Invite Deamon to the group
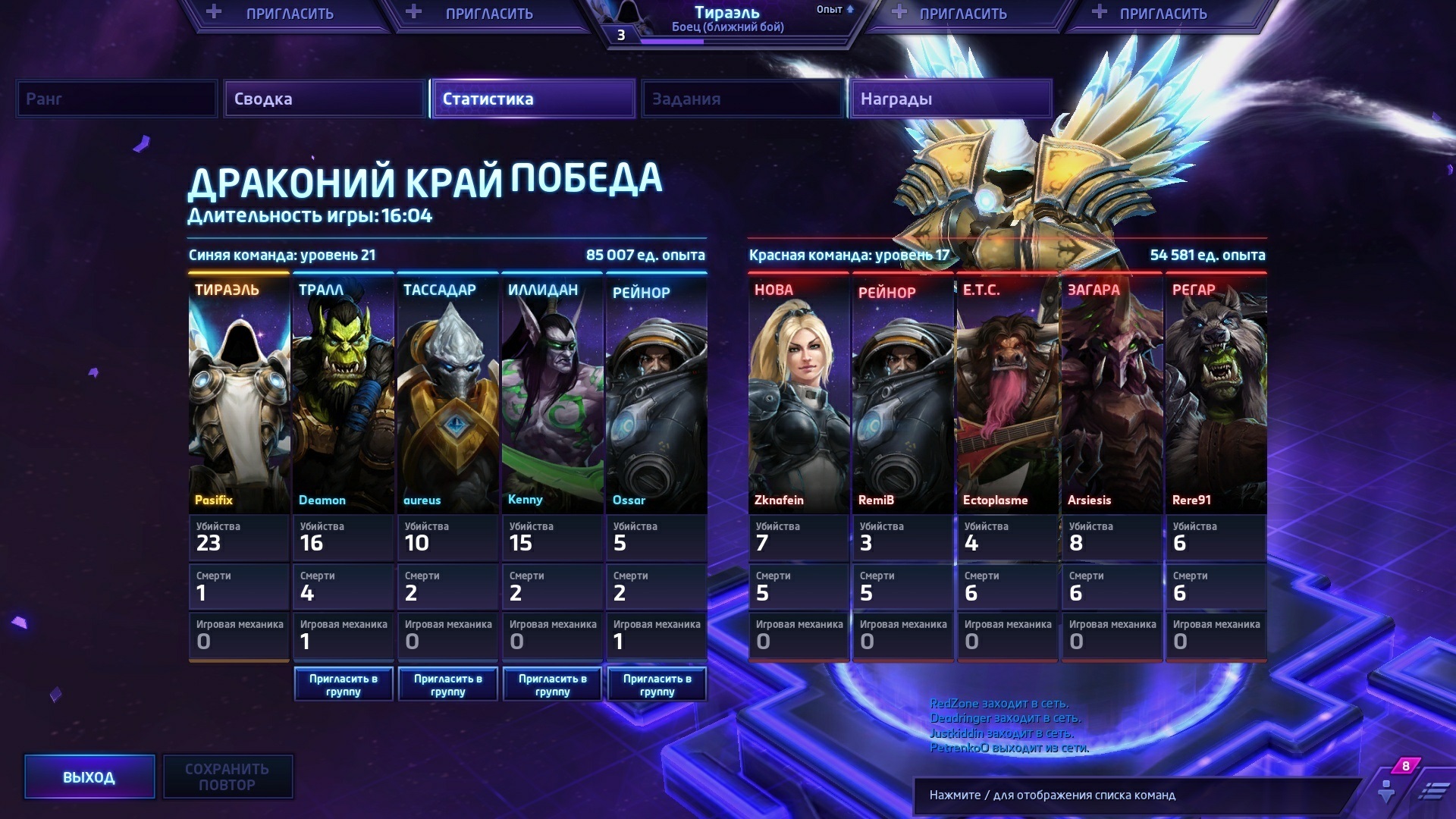 coord(344,685)
